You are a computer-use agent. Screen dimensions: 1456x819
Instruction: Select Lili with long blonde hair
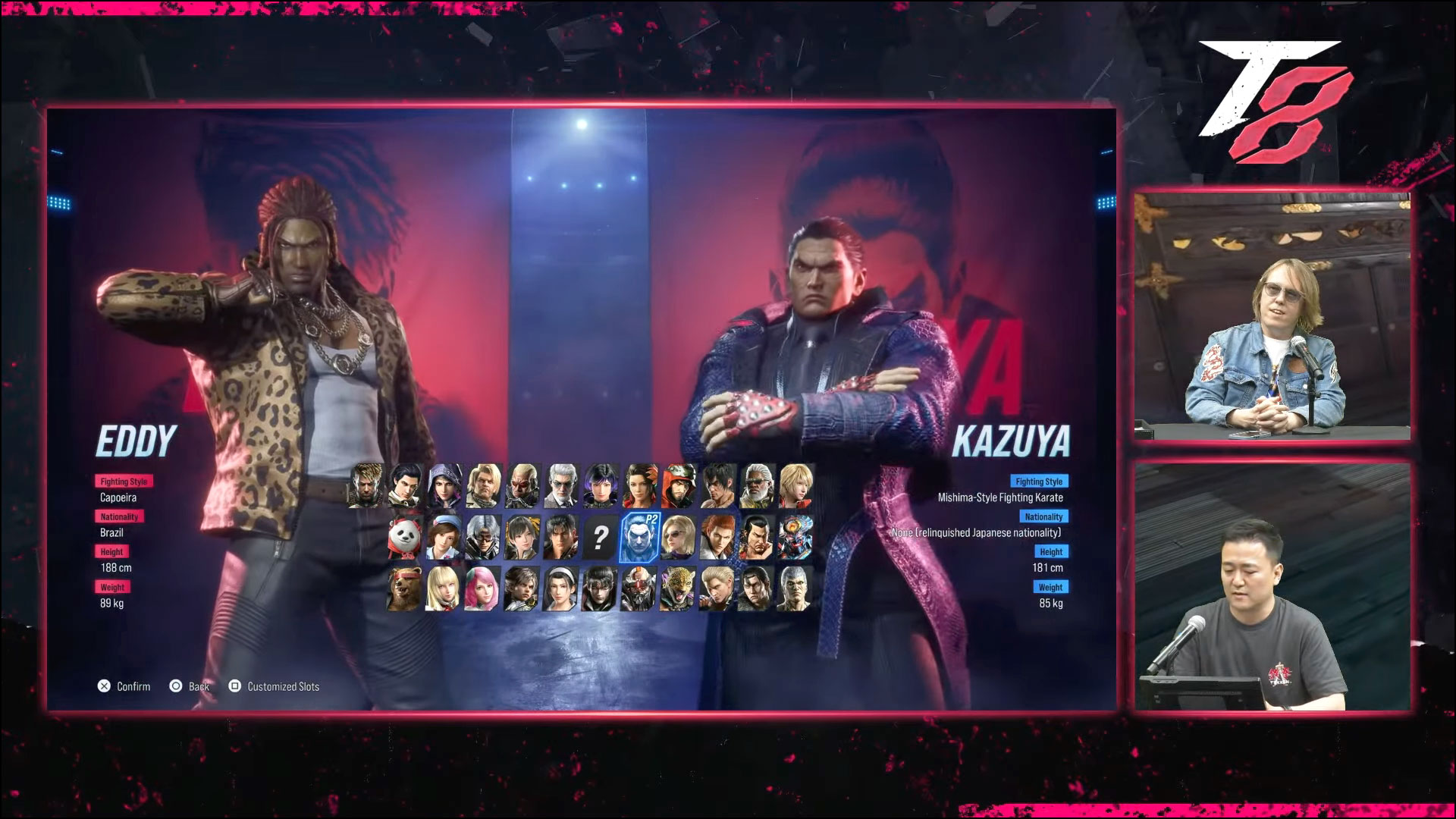point(444,589)
